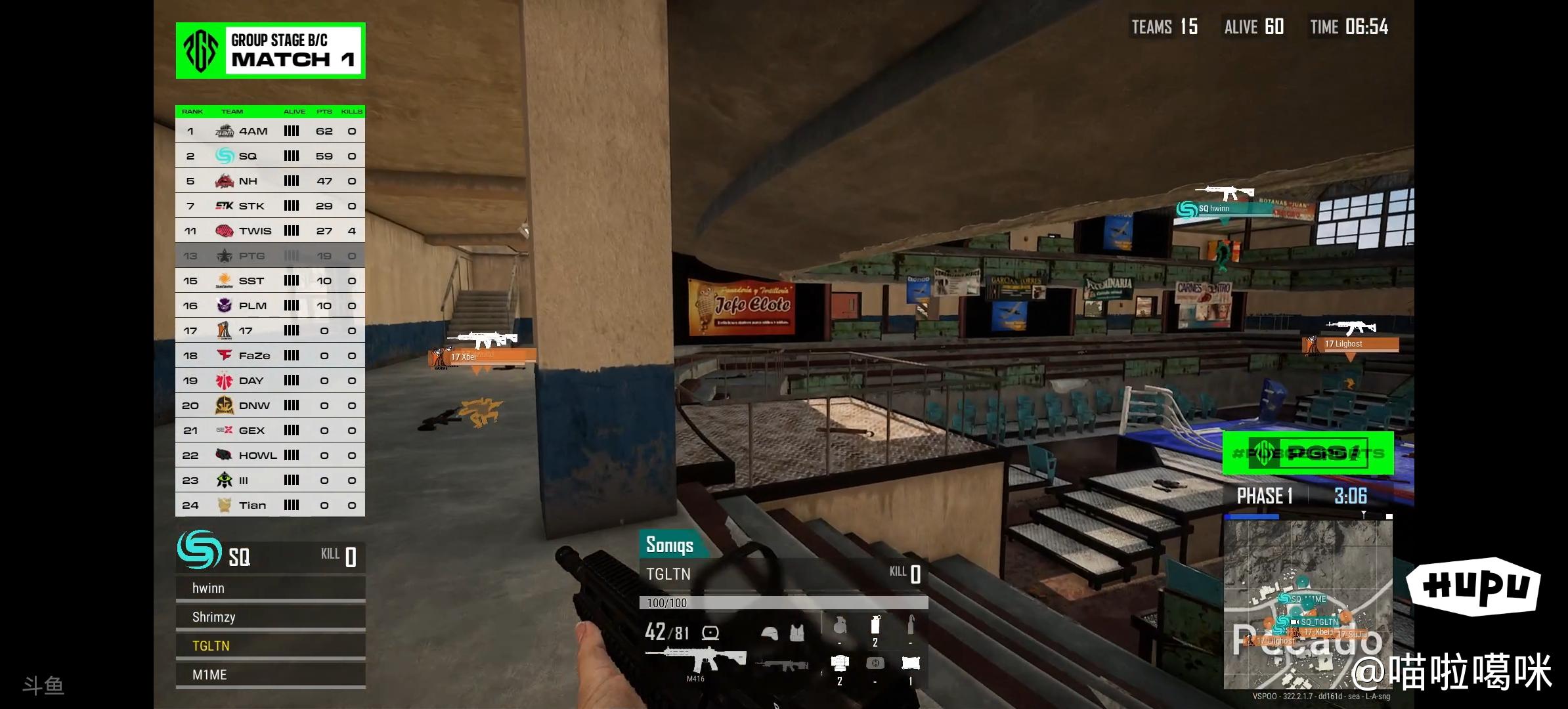This screenshot has height=709, width=1568.
Task: Select the 4AM row in the leaderboard
Action: [x=270, y=131]
